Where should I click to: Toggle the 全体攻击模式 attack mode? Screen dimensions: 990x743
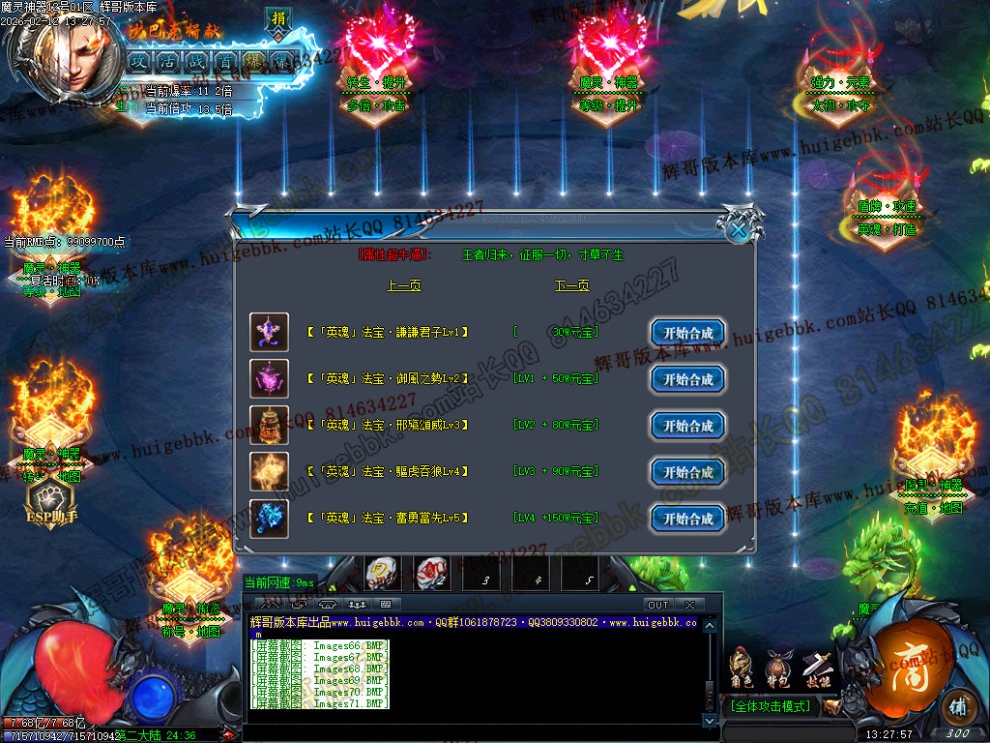click(x=770, y=706)
